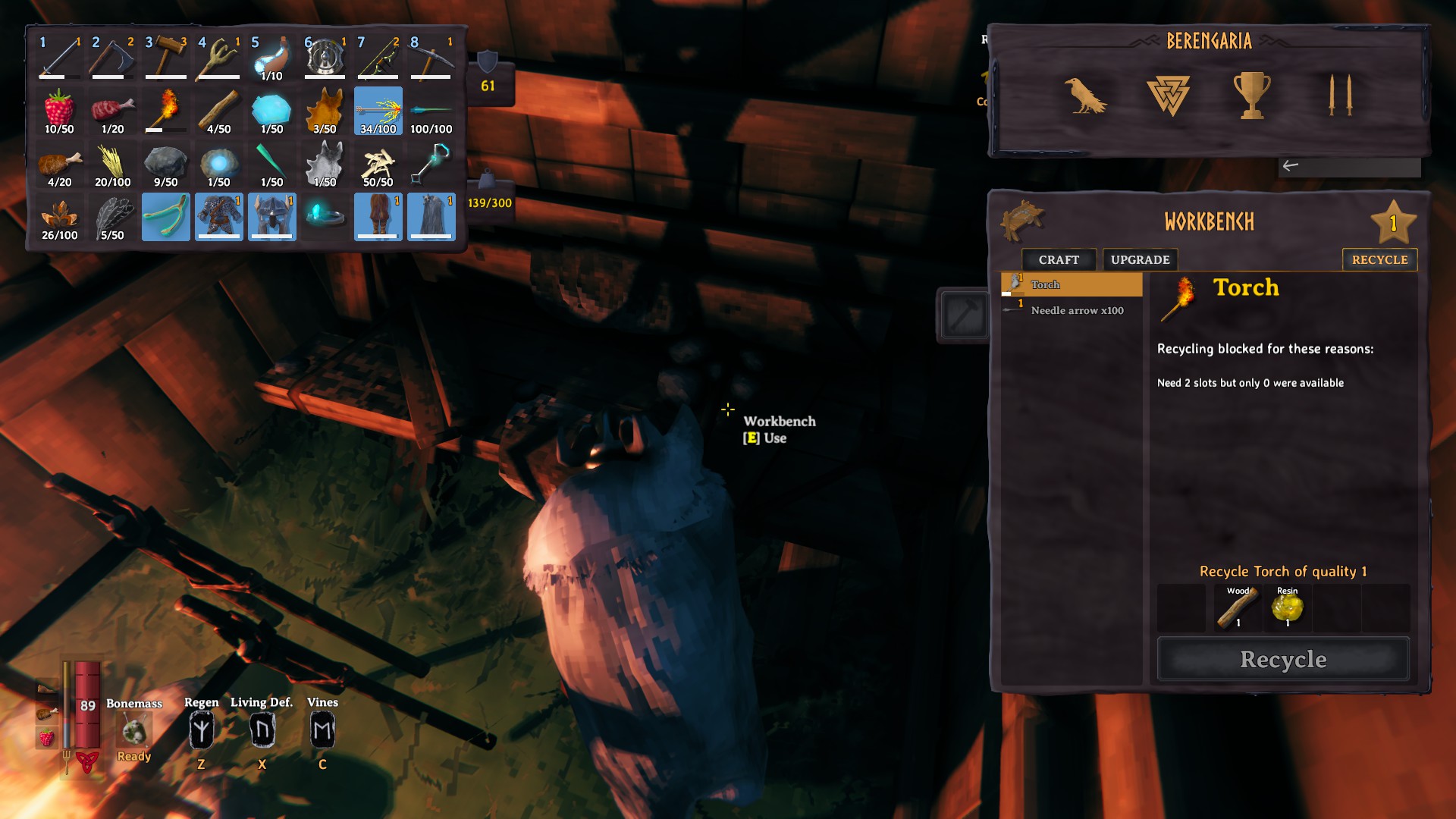Select the raspberries inventory stack

(x=59, y=111)
